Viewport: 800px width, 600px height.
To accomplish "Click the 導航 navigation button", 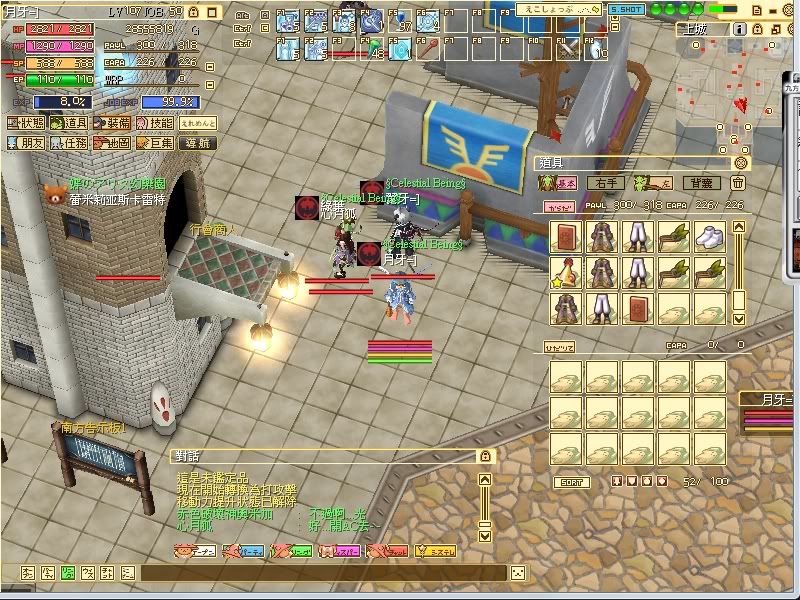I will [x=199, y=144].
